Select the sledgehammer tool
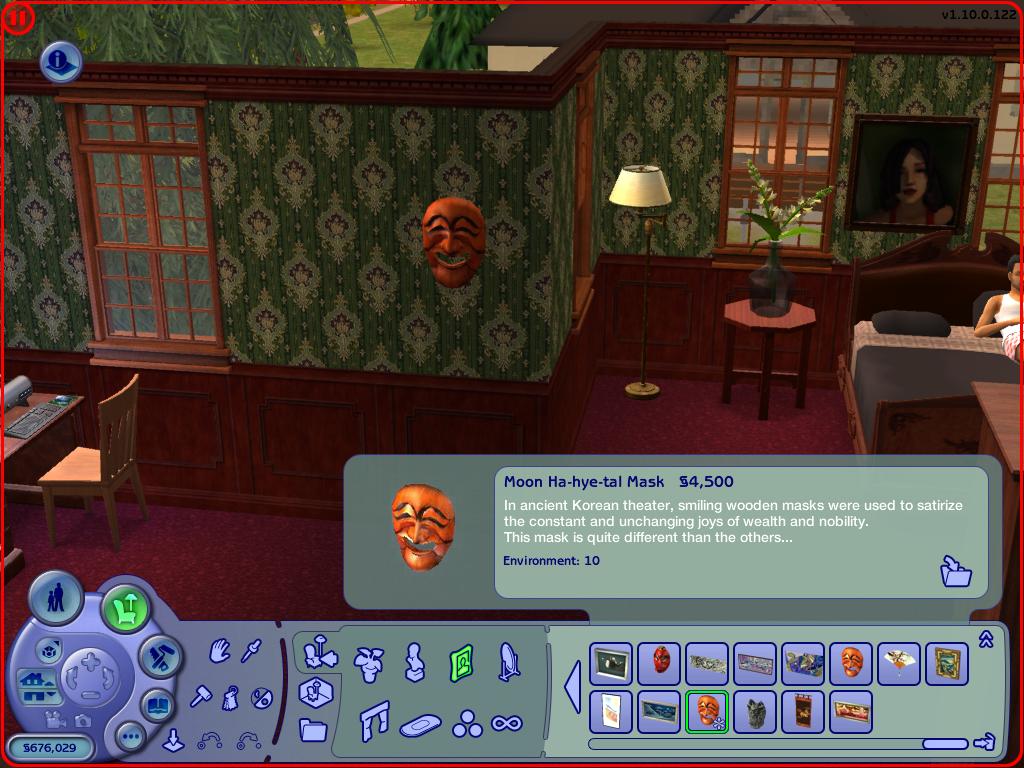 tap(200, 694)
